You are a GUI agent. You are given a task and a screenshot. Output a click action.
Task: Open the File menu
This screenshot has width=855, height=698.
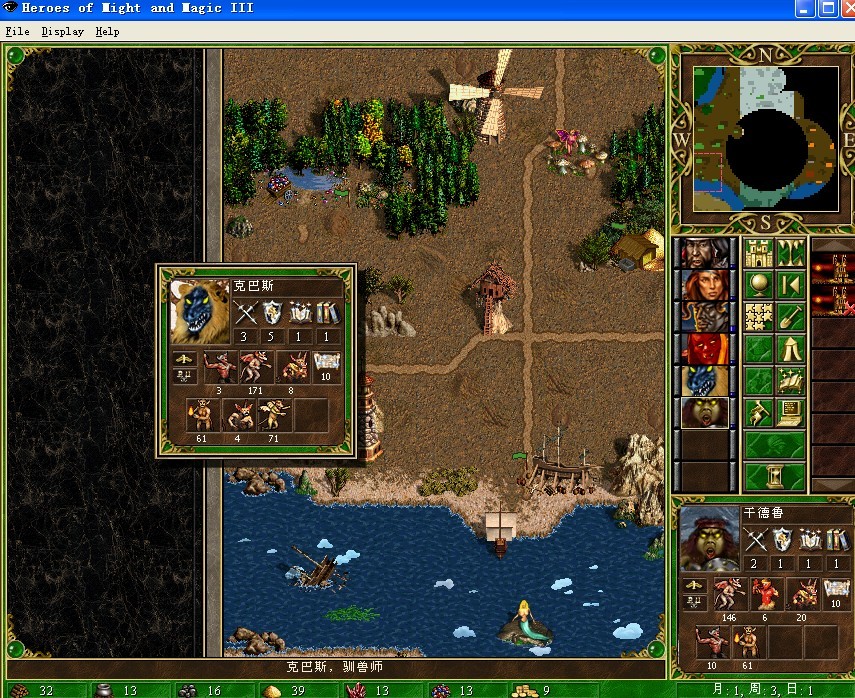tap(17, 31)
